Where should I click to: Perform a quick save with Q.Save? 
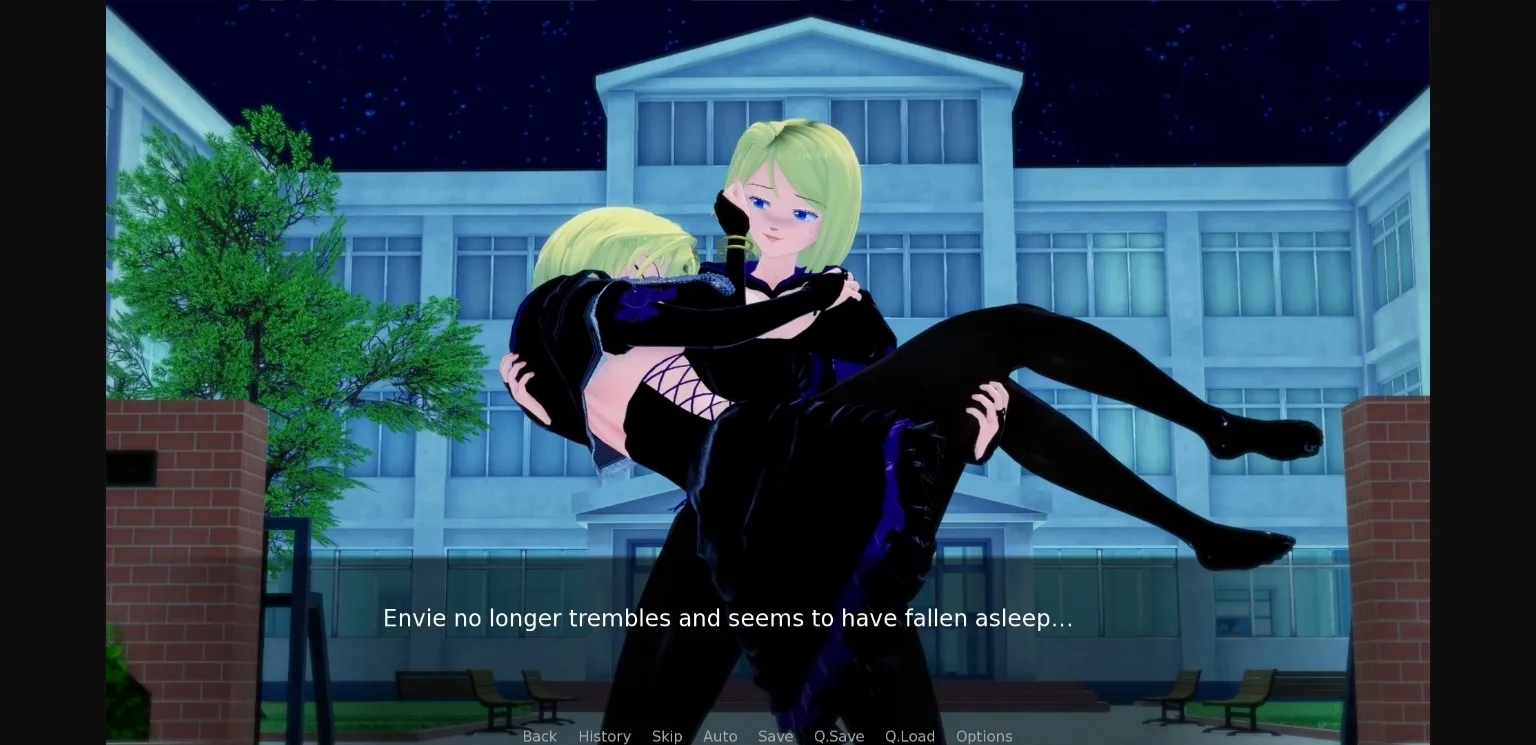[839, 736]
